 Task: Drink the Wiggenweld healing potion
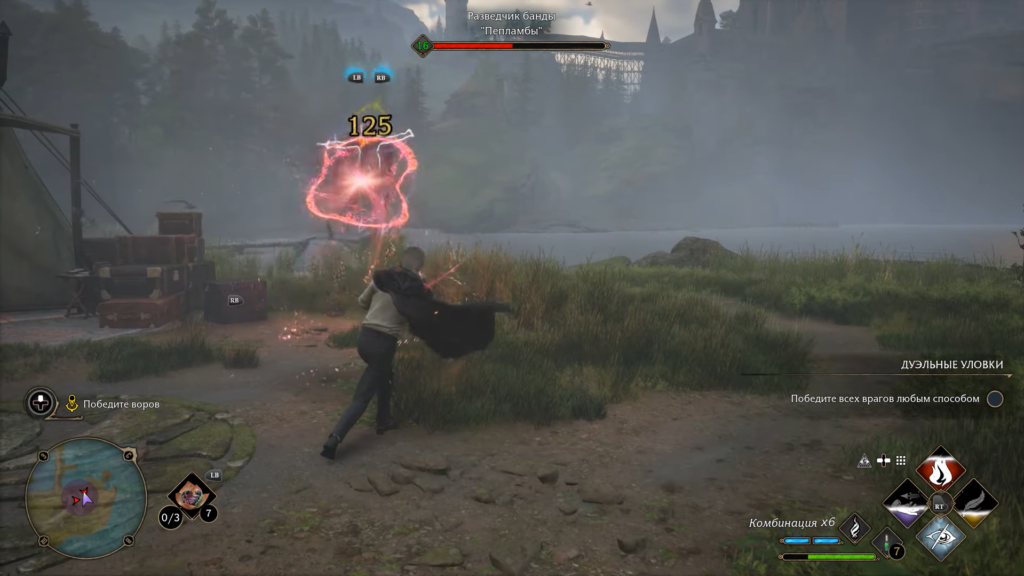tap(887, 543)
